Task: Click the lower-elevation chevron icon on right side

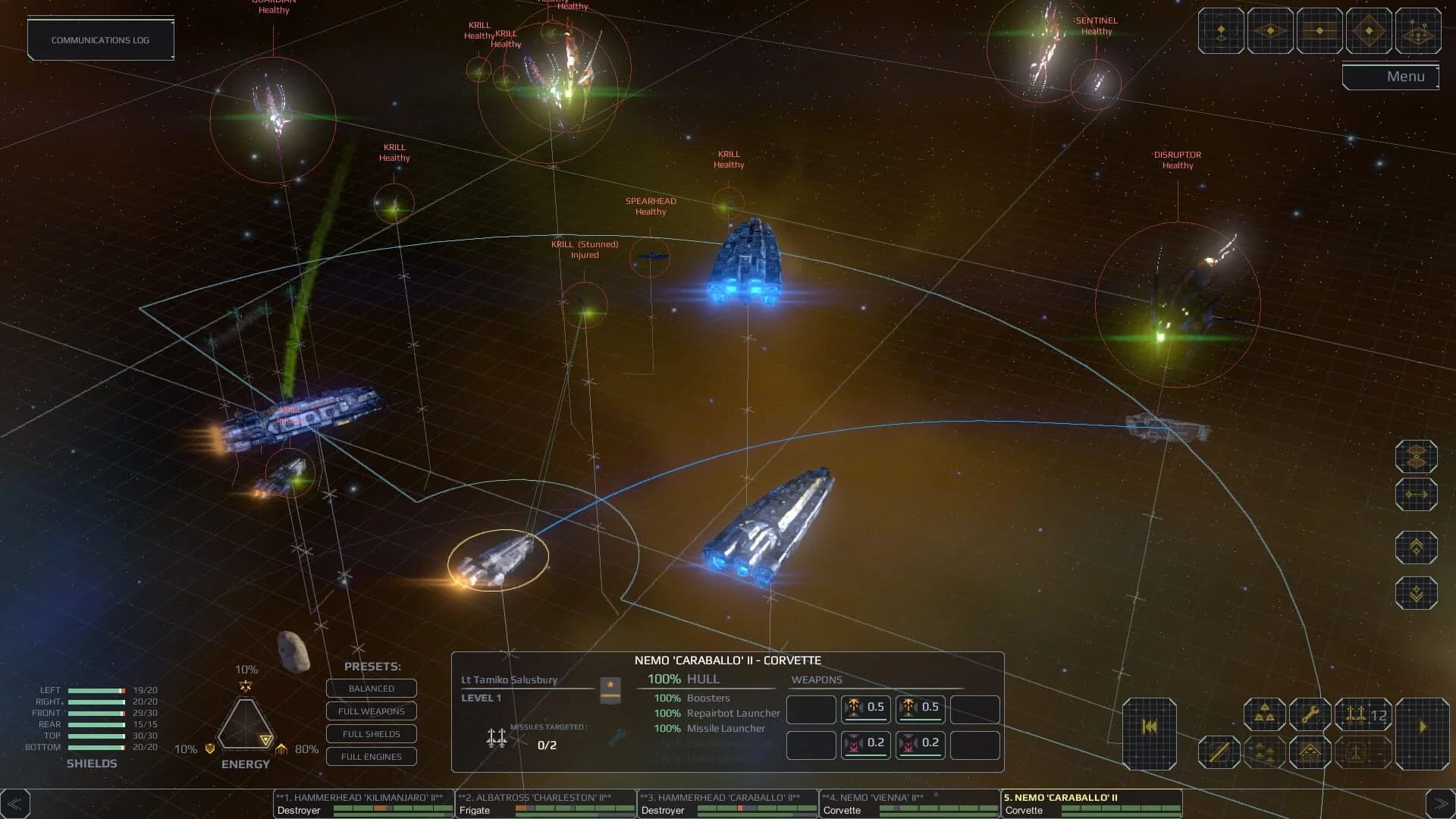Action: 1416,591
